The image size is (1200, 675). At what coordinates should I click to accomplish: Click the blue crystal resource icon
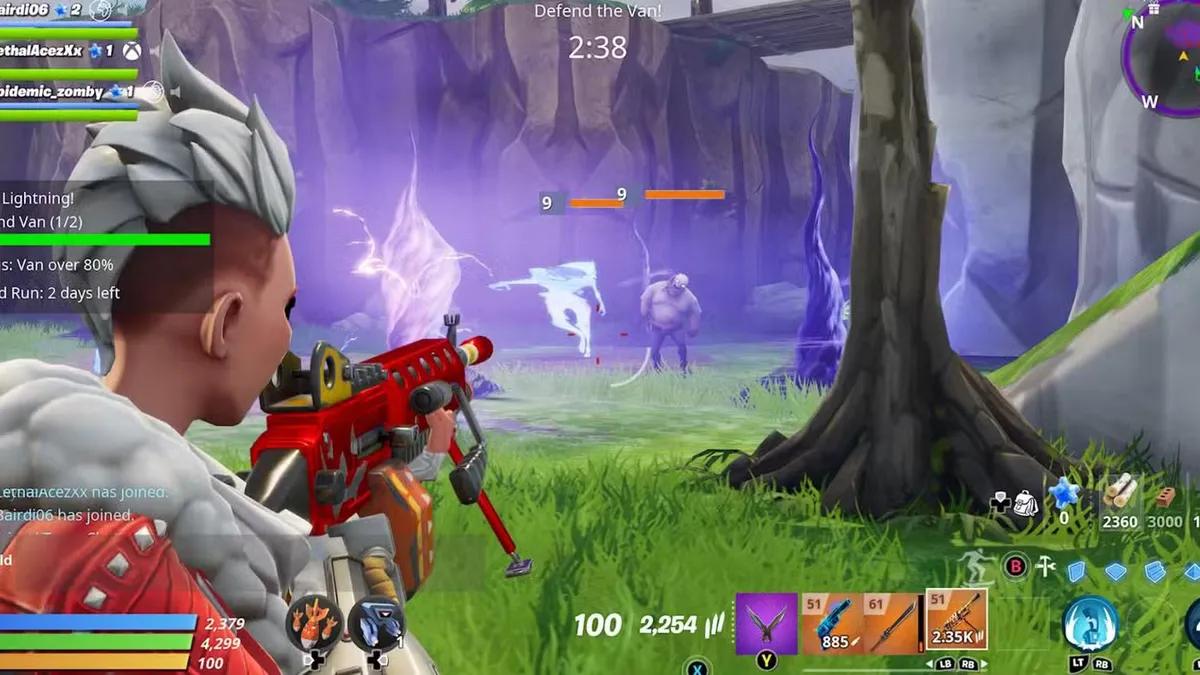click(1063, 493)
